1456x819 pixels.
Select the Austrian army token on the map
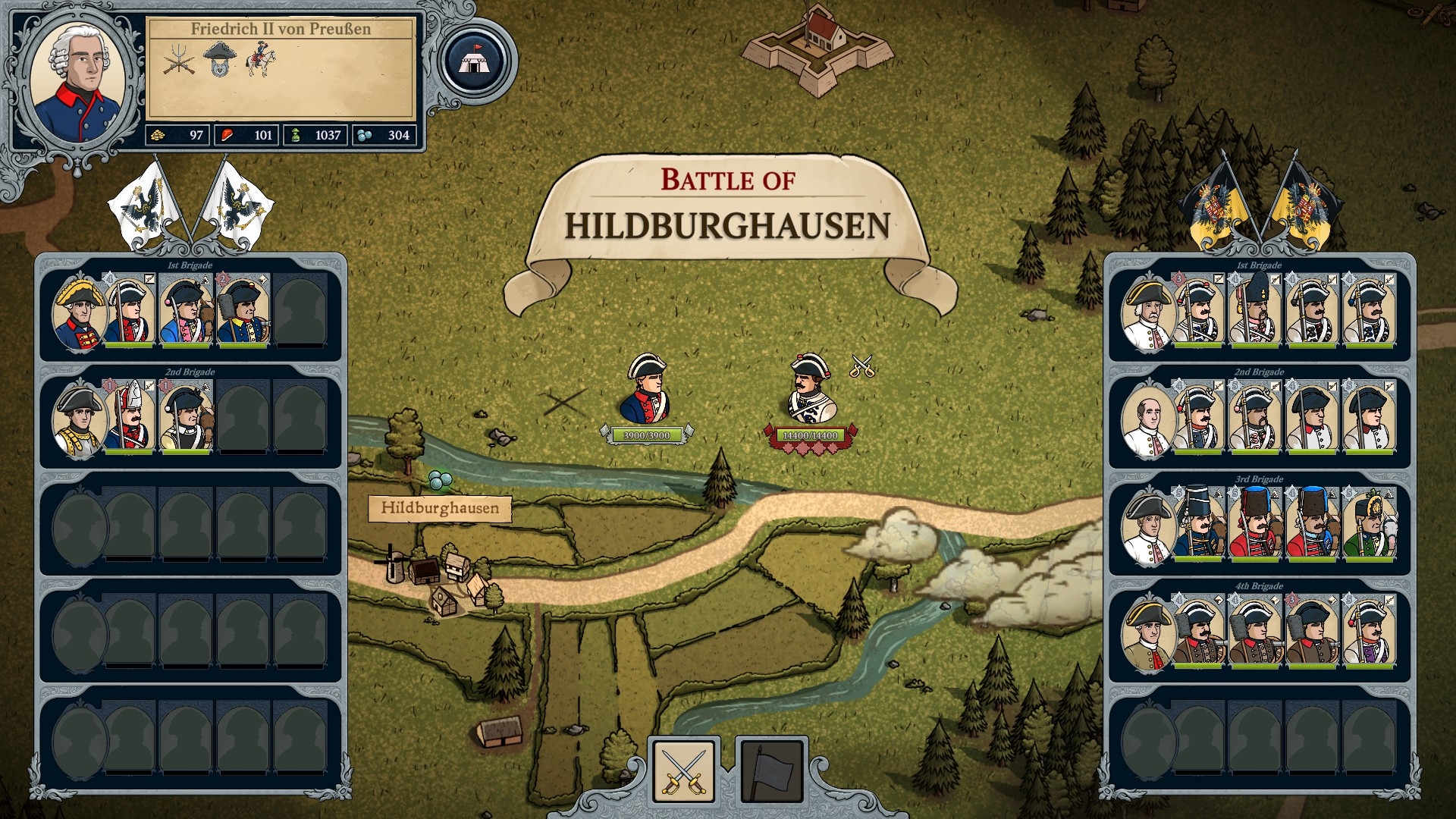click(810, 391)
